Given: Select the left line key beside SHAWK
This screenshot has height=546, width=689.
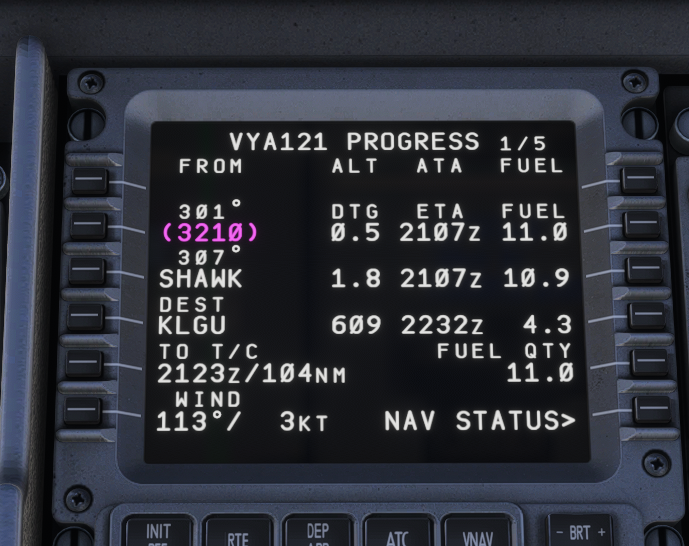Looking at the screenshot, I should point(88,271).
